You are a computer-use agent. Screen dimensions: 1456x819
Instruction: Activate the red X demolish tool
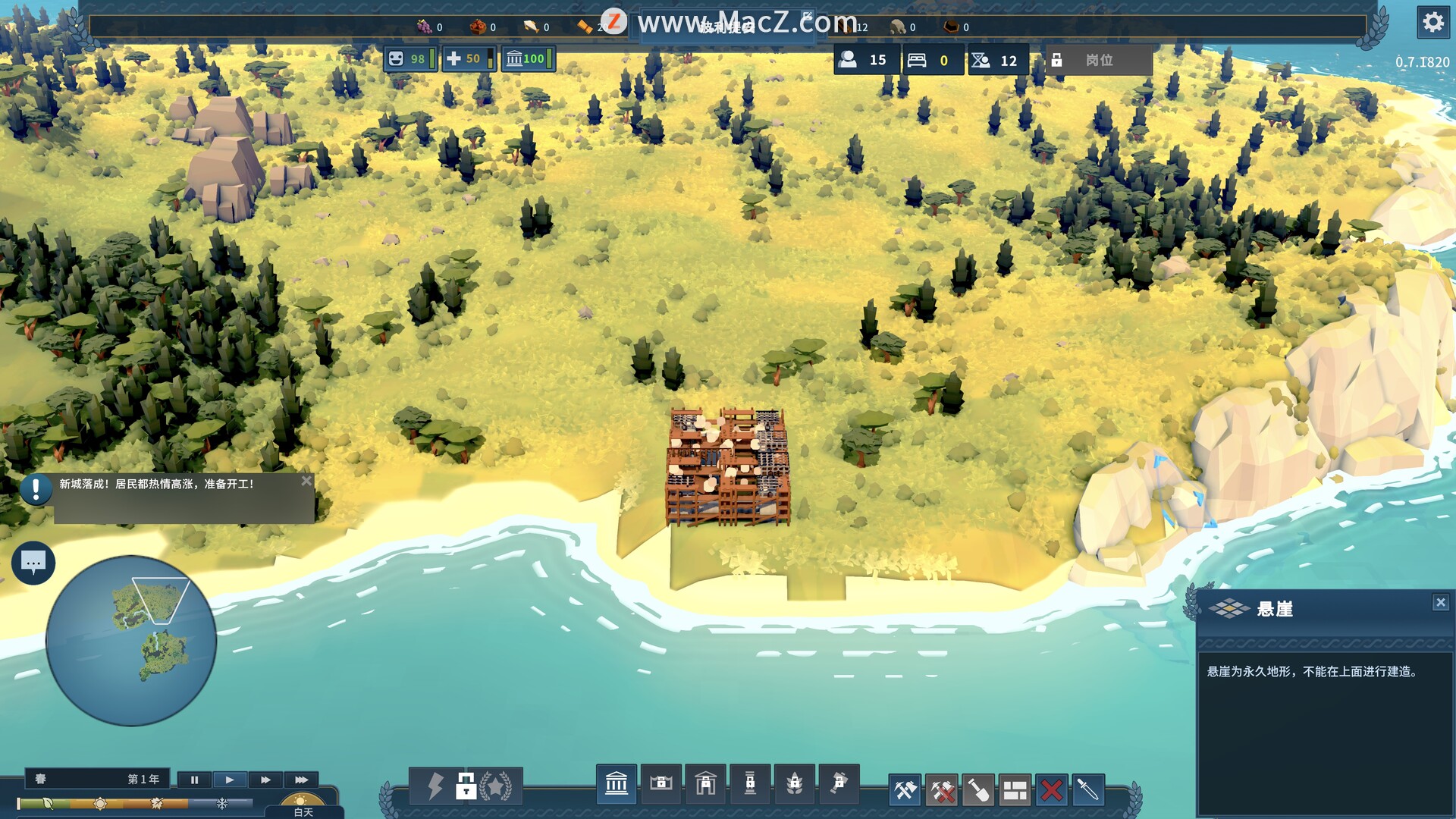coord(1051,790)
